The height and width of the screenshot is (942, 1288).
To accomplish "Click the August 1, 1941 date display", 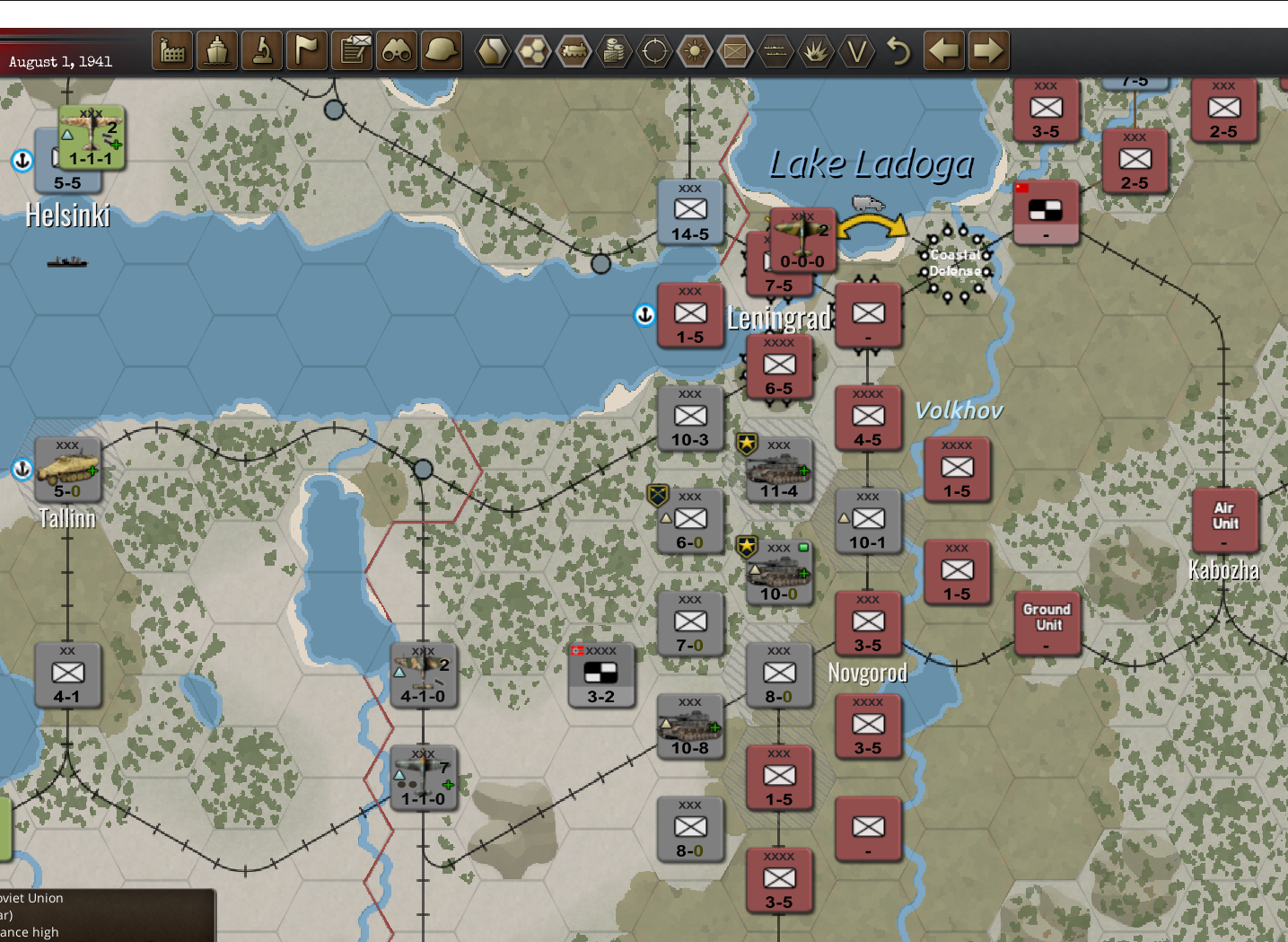I will 60,61.
